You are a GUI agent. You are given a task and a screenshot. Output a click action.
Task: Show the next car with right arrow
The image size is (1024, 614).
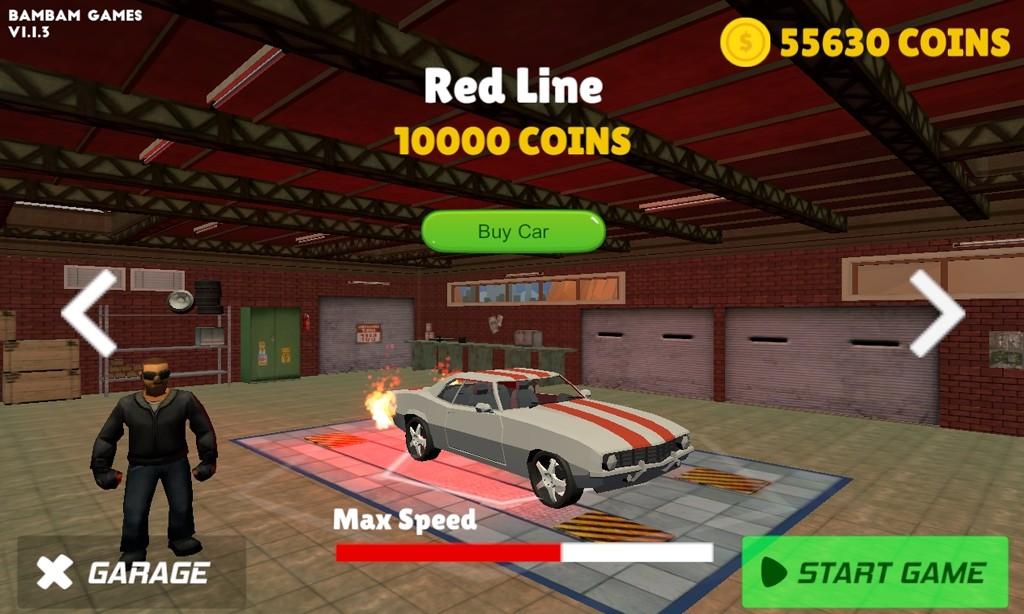[936, 313]
